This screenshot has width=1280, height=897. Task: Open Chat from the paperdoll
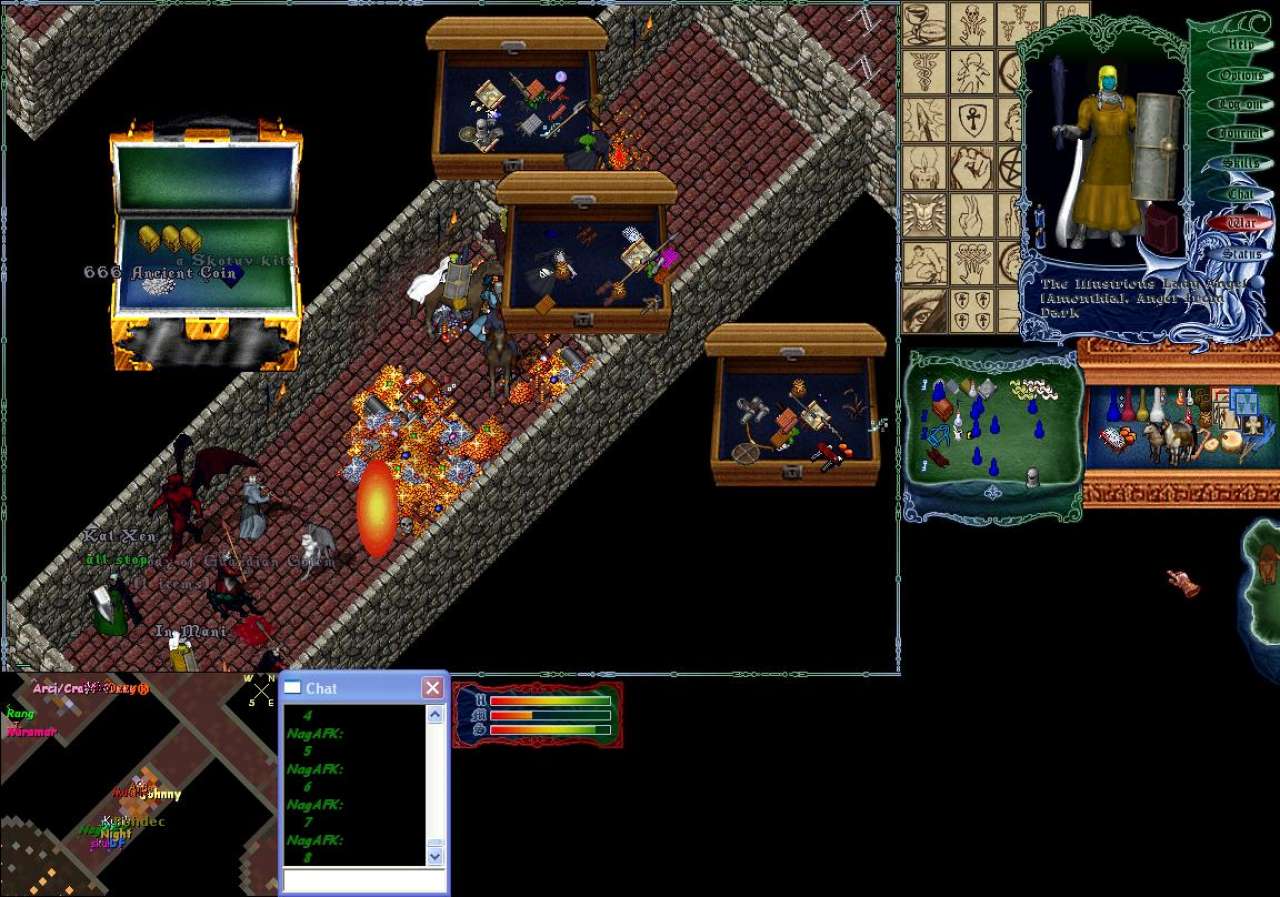[1241, 194]
